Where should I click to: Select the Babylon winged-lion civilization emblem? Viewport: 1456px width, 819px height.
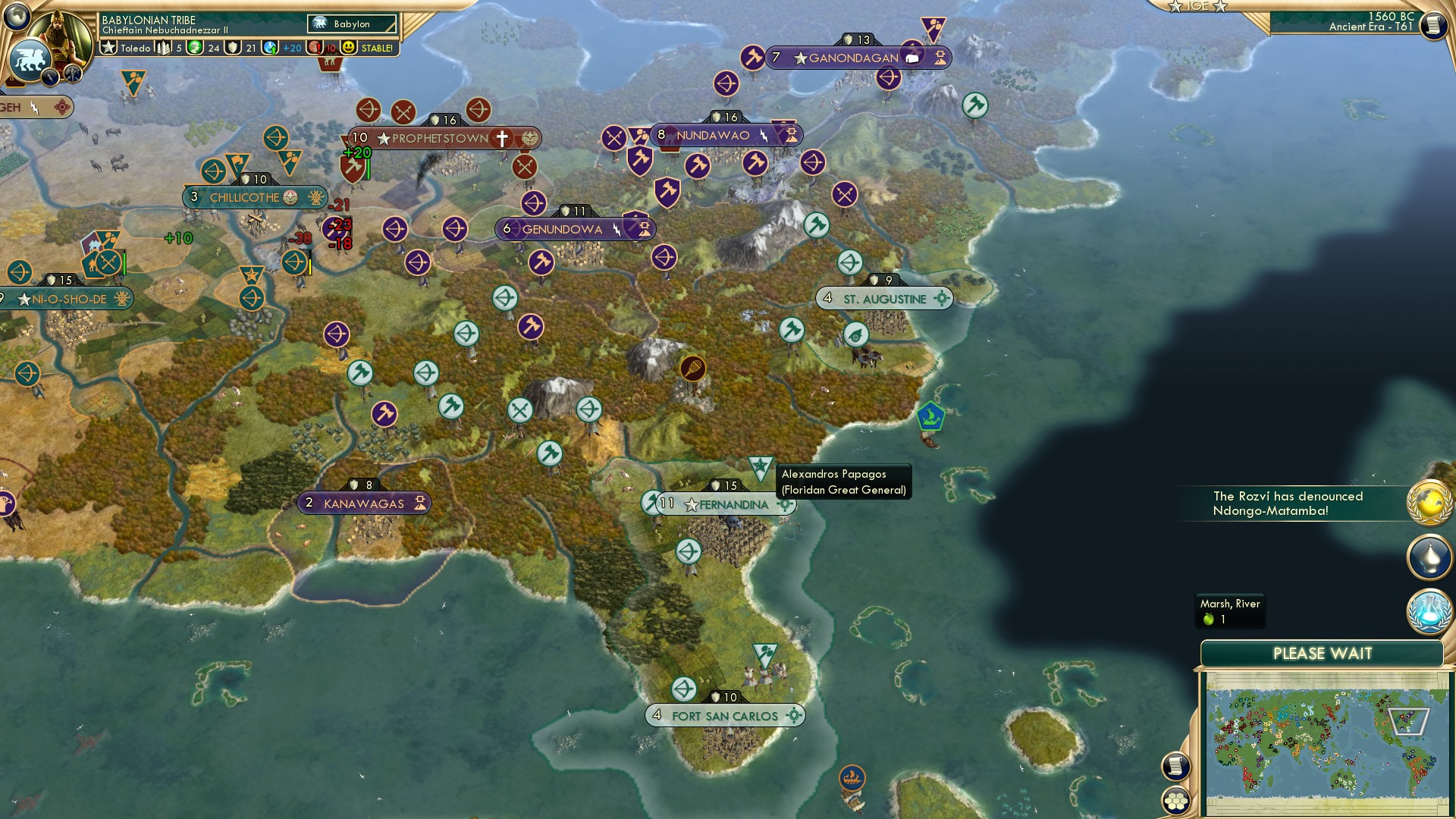tap(30, 59)
